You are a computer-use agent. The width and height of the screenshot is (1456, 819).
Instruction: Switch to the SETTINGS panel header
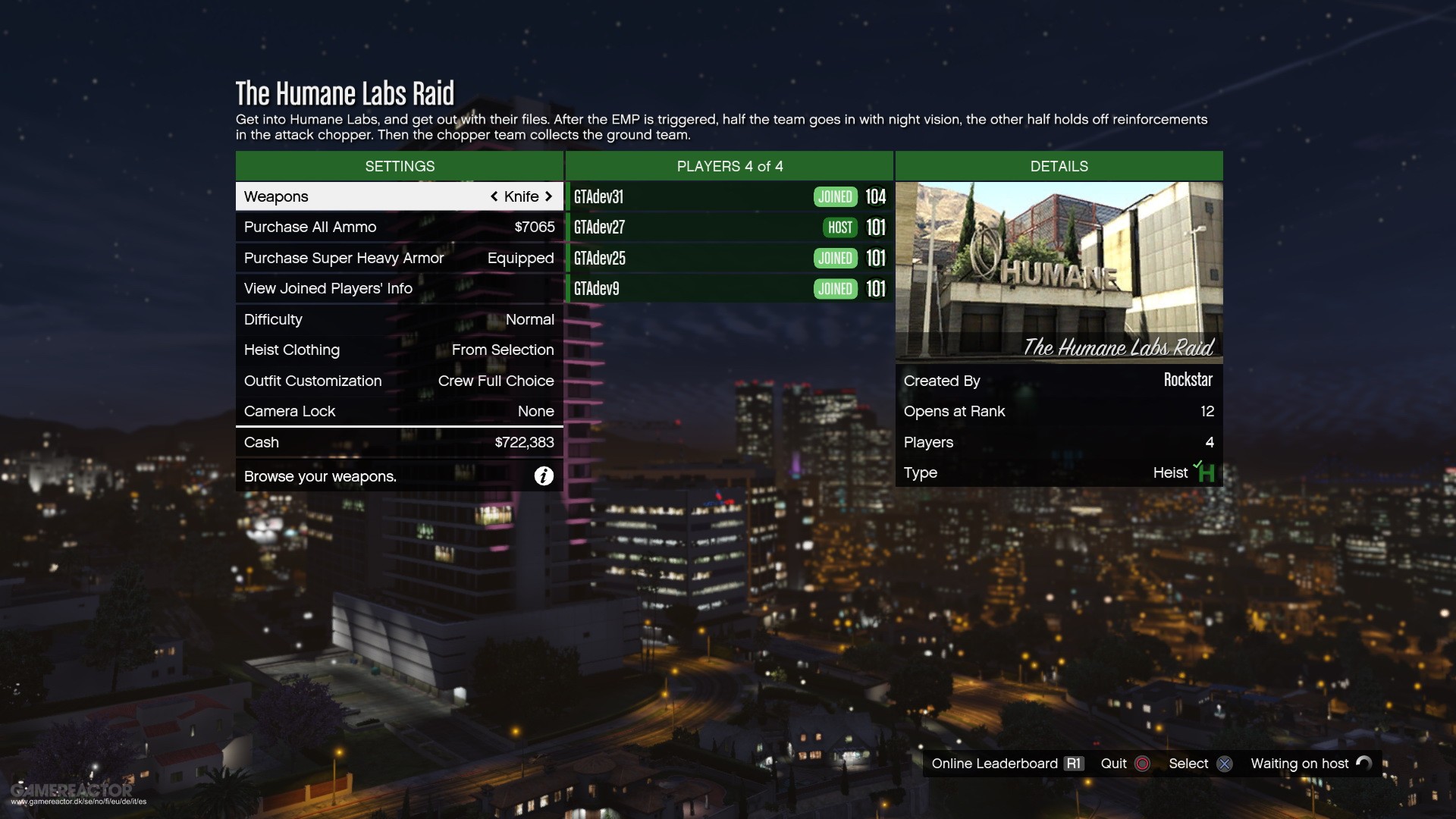tap(399, 166)
